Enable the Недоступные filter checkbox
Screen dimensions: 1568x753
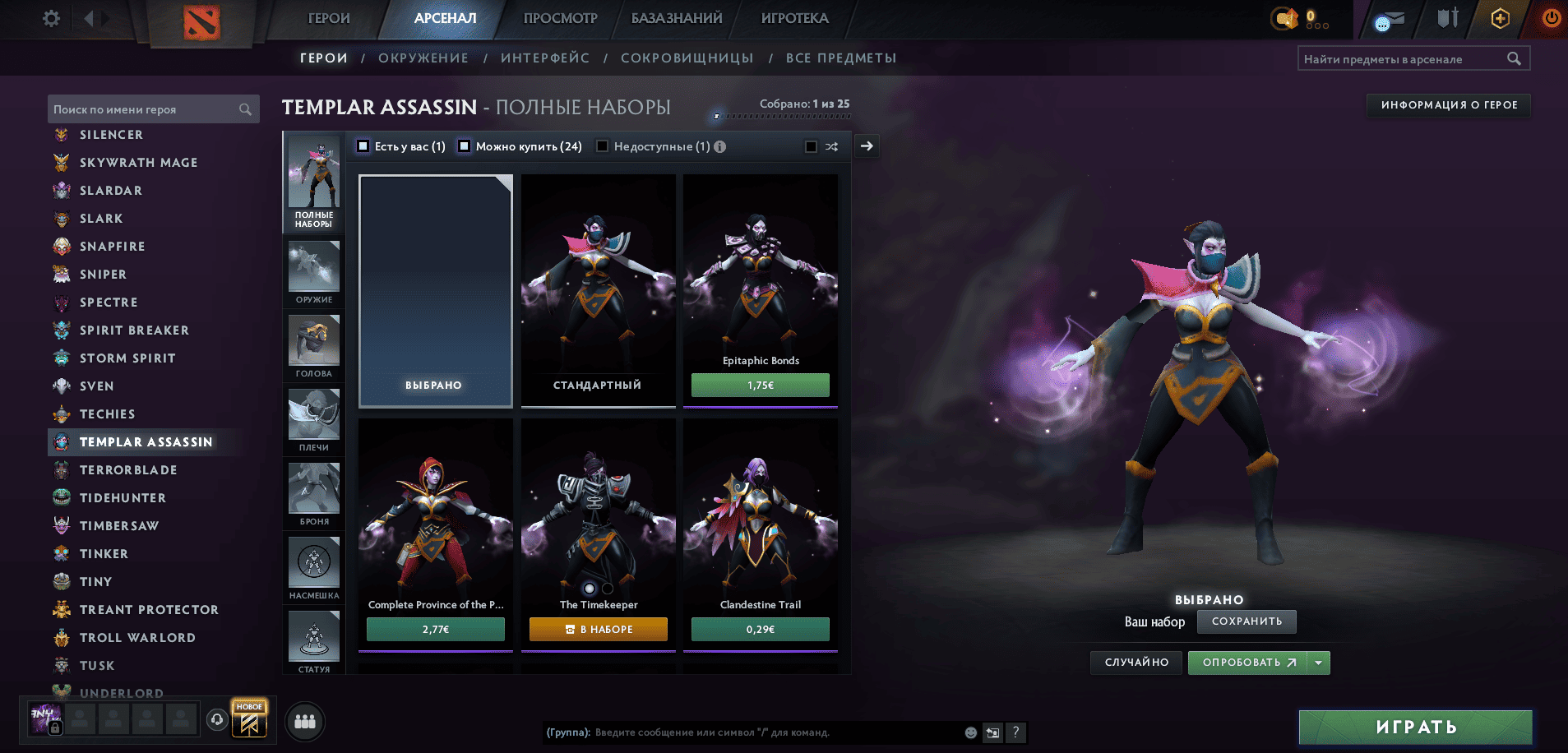tap(604, 146)
